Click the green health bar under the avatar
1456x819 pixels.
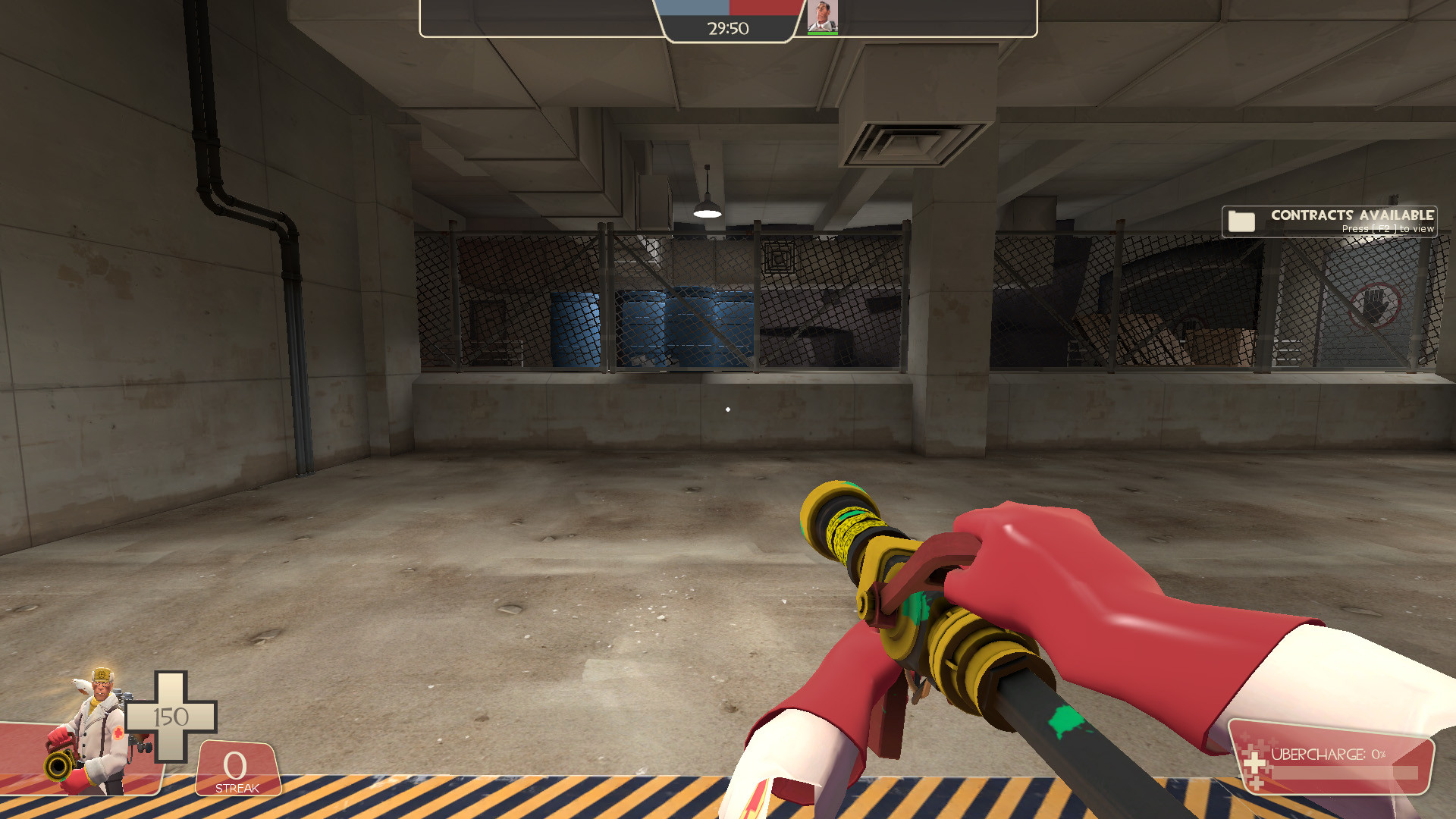[821, 33]
